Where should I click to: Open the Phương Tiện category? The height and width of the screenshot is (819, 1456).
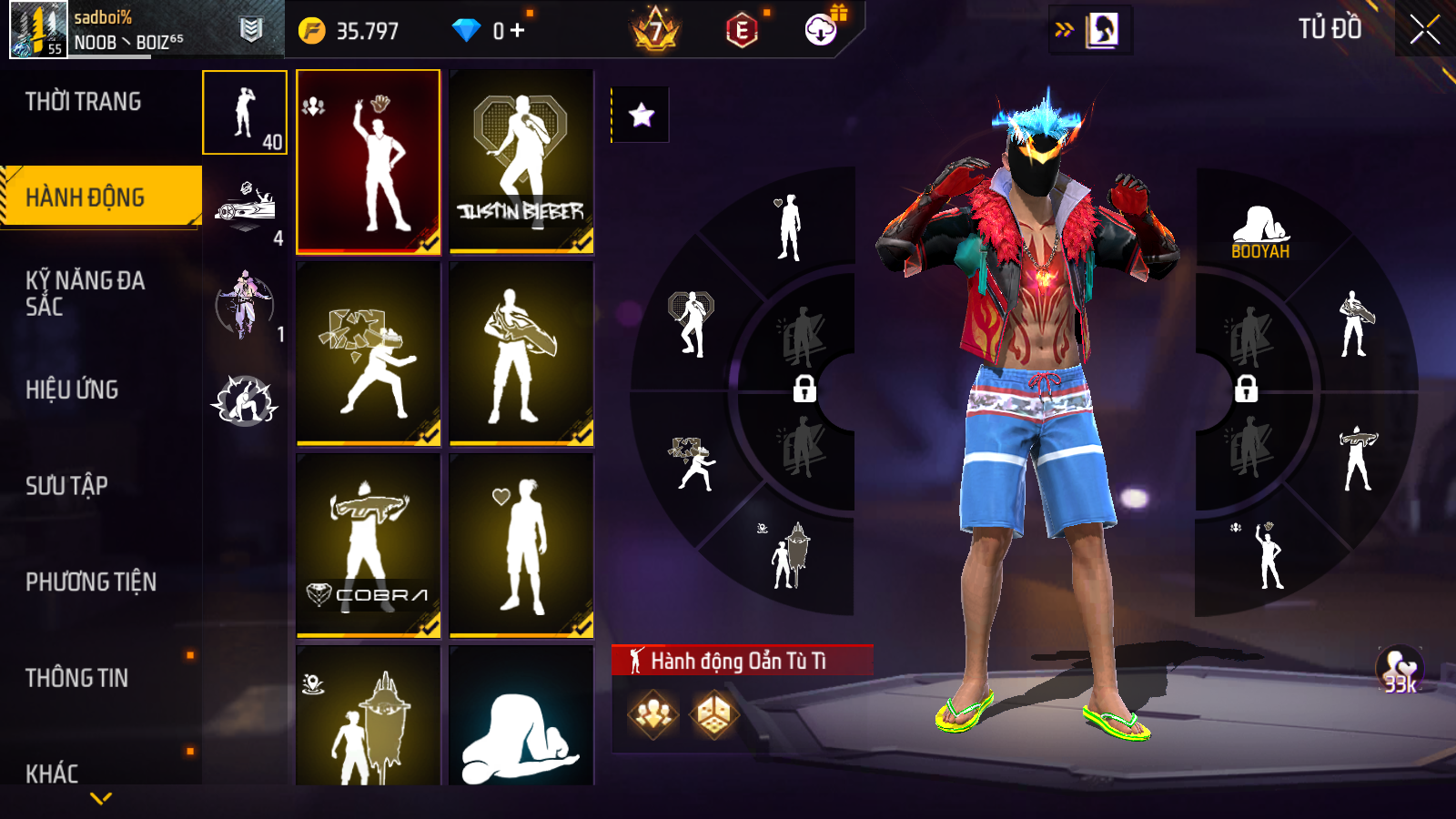91,582
